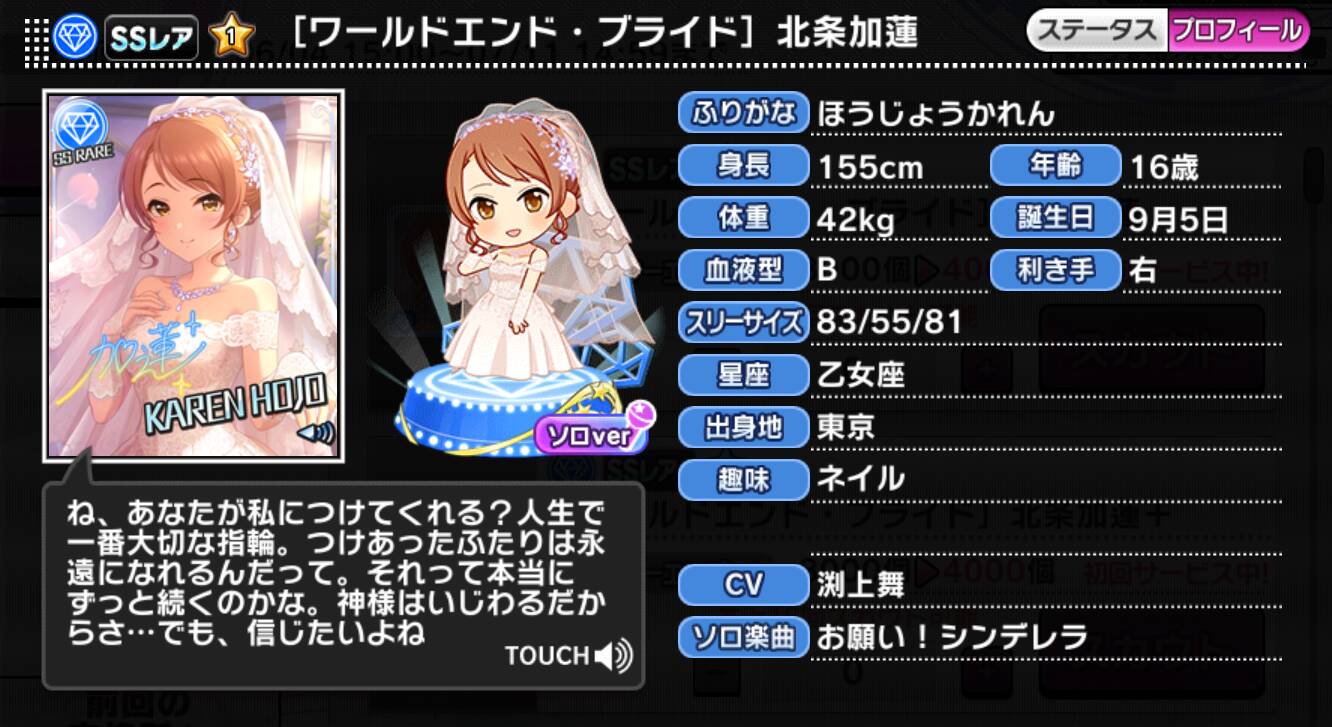Tap the SS RARE emblem on the card art

click(x=80, y=133)
